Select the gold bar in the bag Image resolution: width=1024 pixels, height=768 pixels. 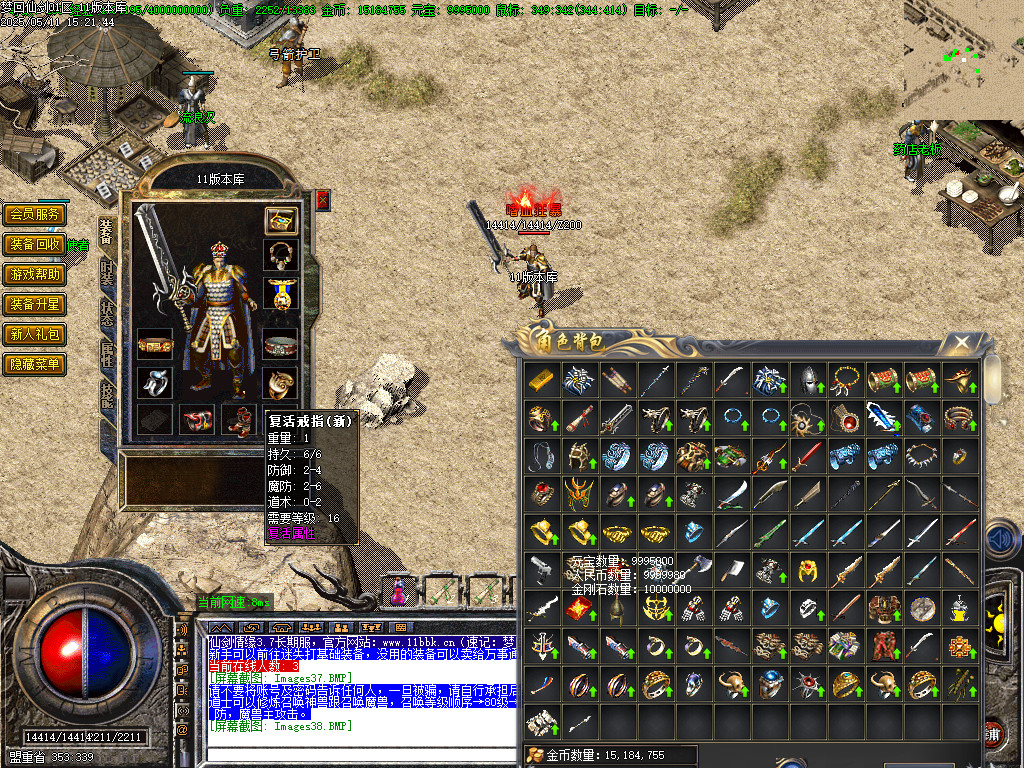coord(541,379)
